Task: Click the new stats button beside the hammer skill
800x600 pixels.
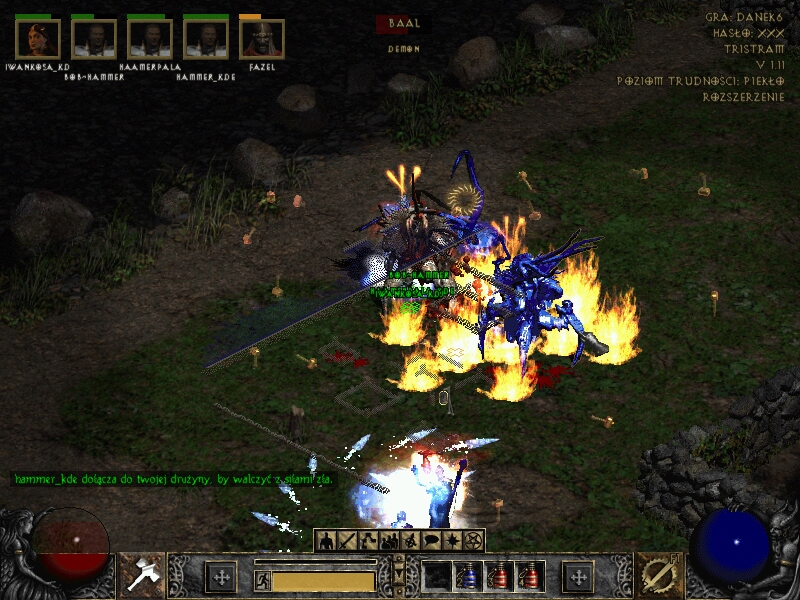Action: (220, 577)
